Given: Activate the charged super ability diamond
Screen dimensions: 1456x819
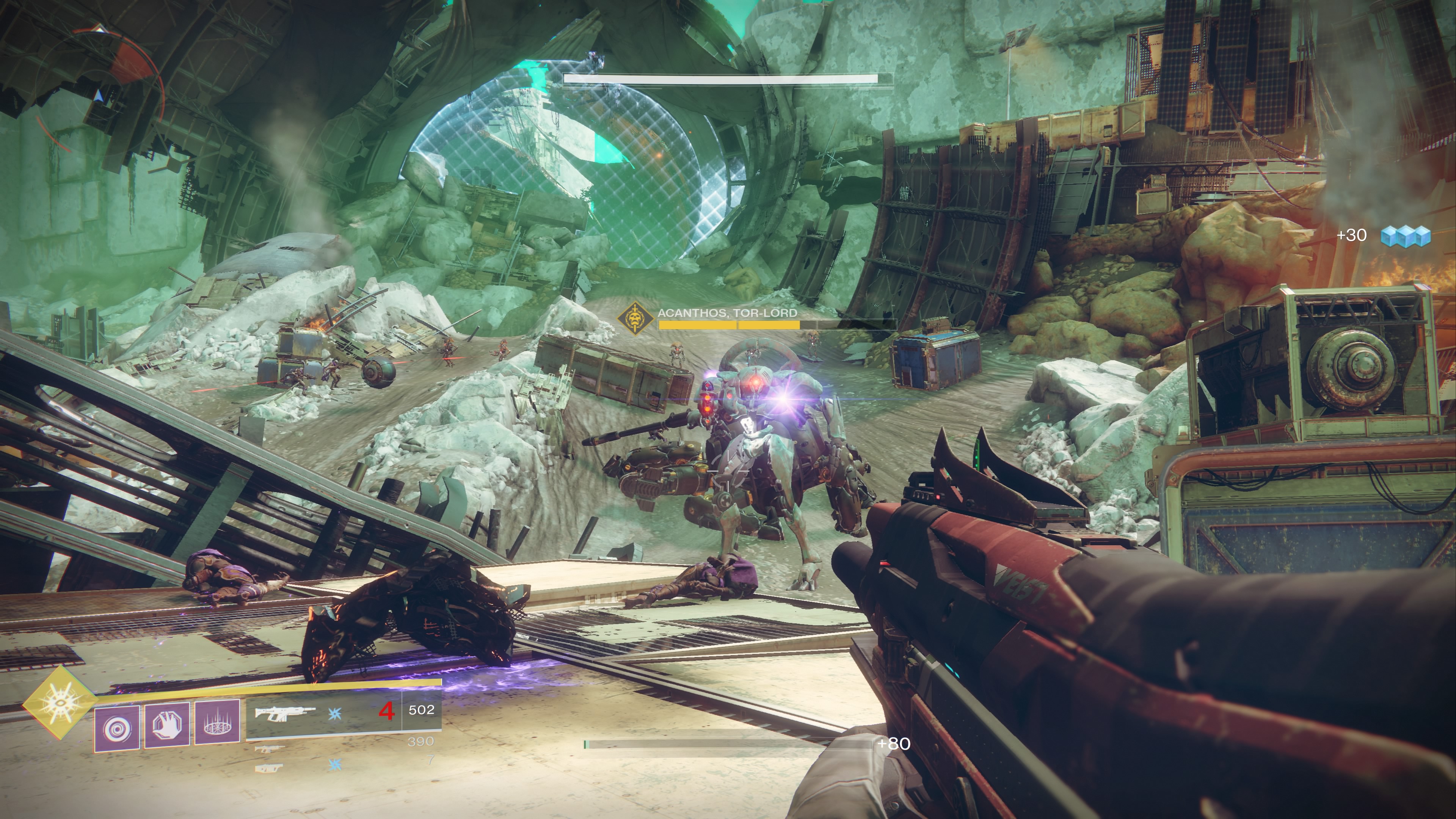Looking at the screenshot, I should tap(58, 703).
